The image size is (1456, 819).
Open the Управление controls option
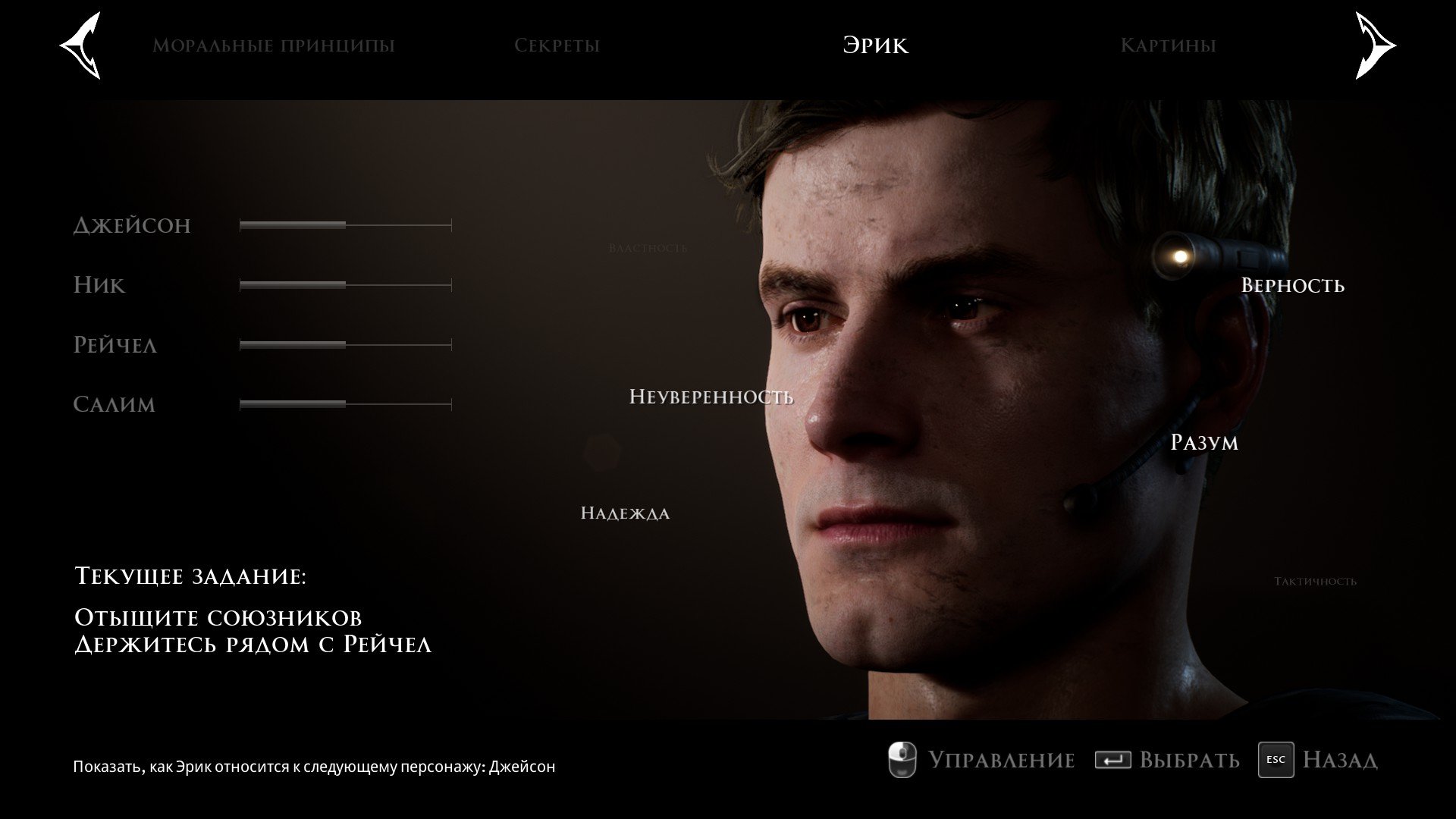(x=982, y=760)
